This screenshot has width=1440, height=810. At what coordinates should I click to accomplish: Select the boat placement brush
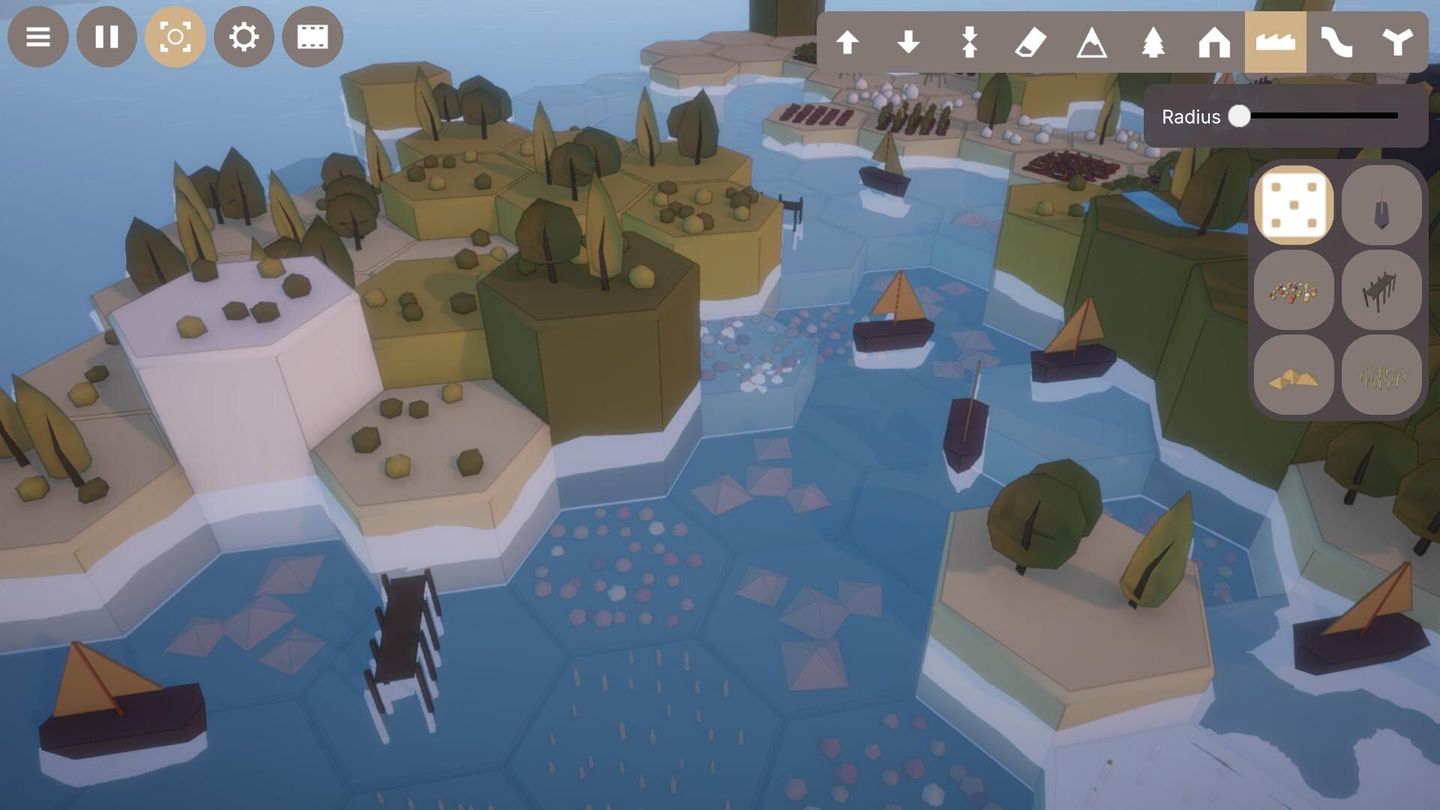(1383, 205)
